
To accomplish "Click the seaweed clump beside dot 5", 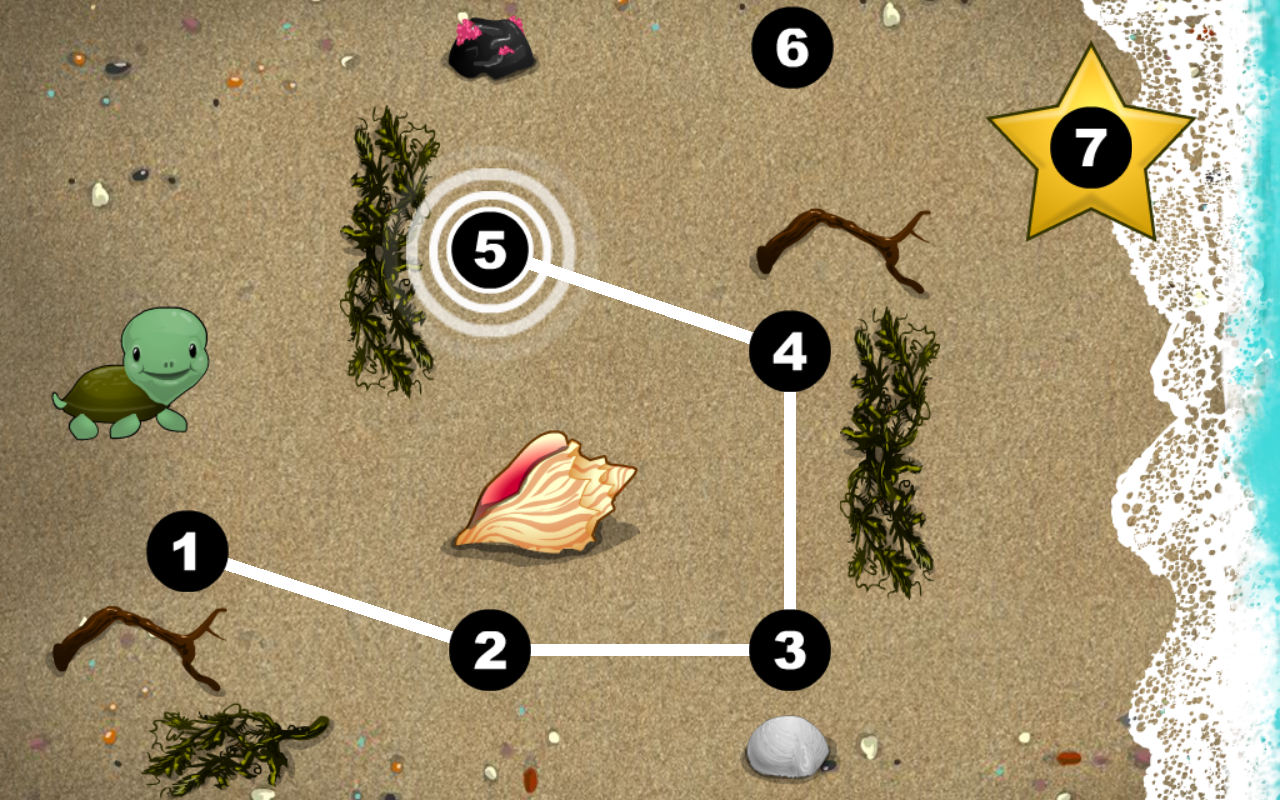I will tap(385, 250).
